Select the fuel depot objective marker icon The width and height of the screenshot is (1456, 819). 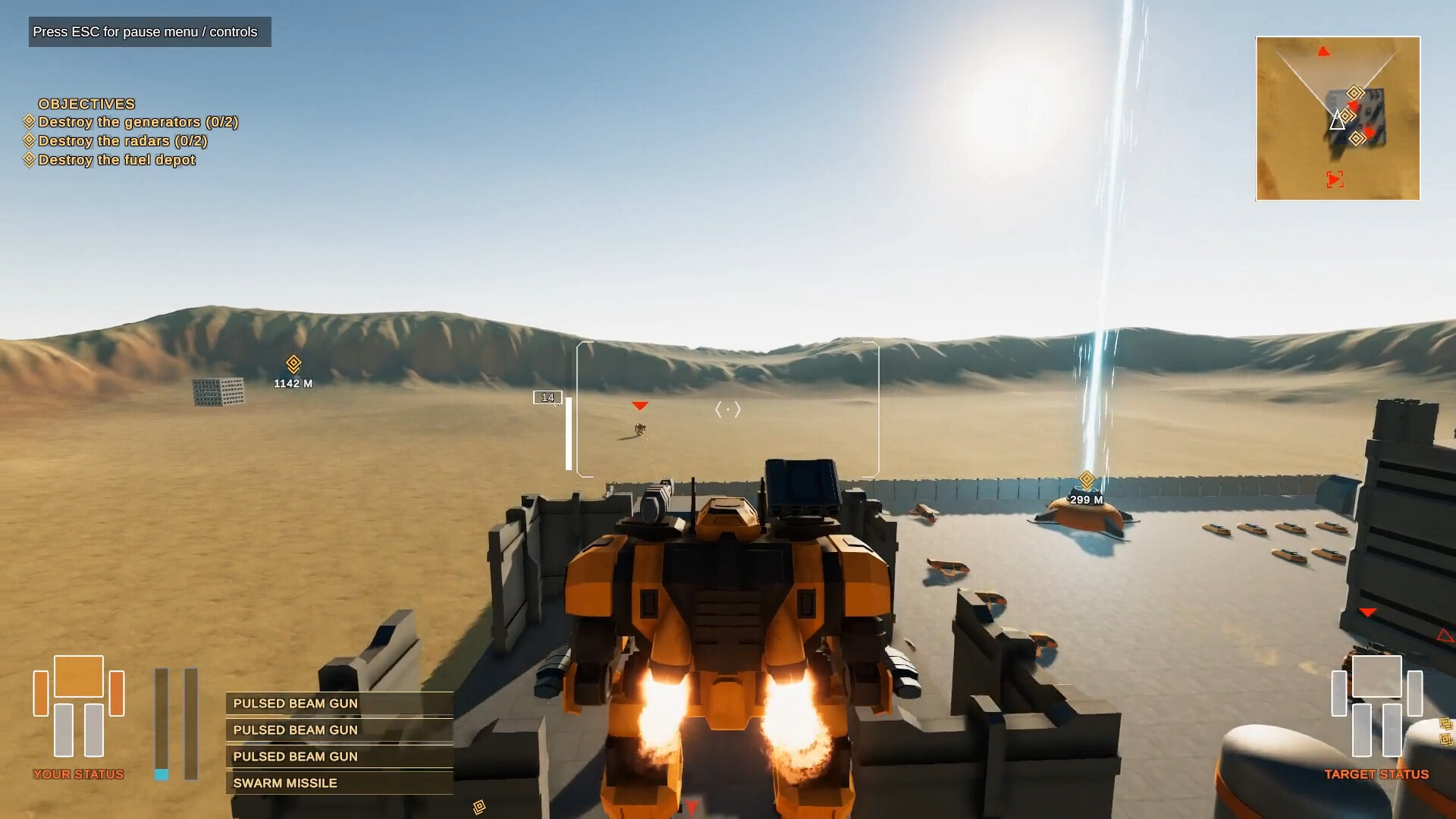point(28,160)
